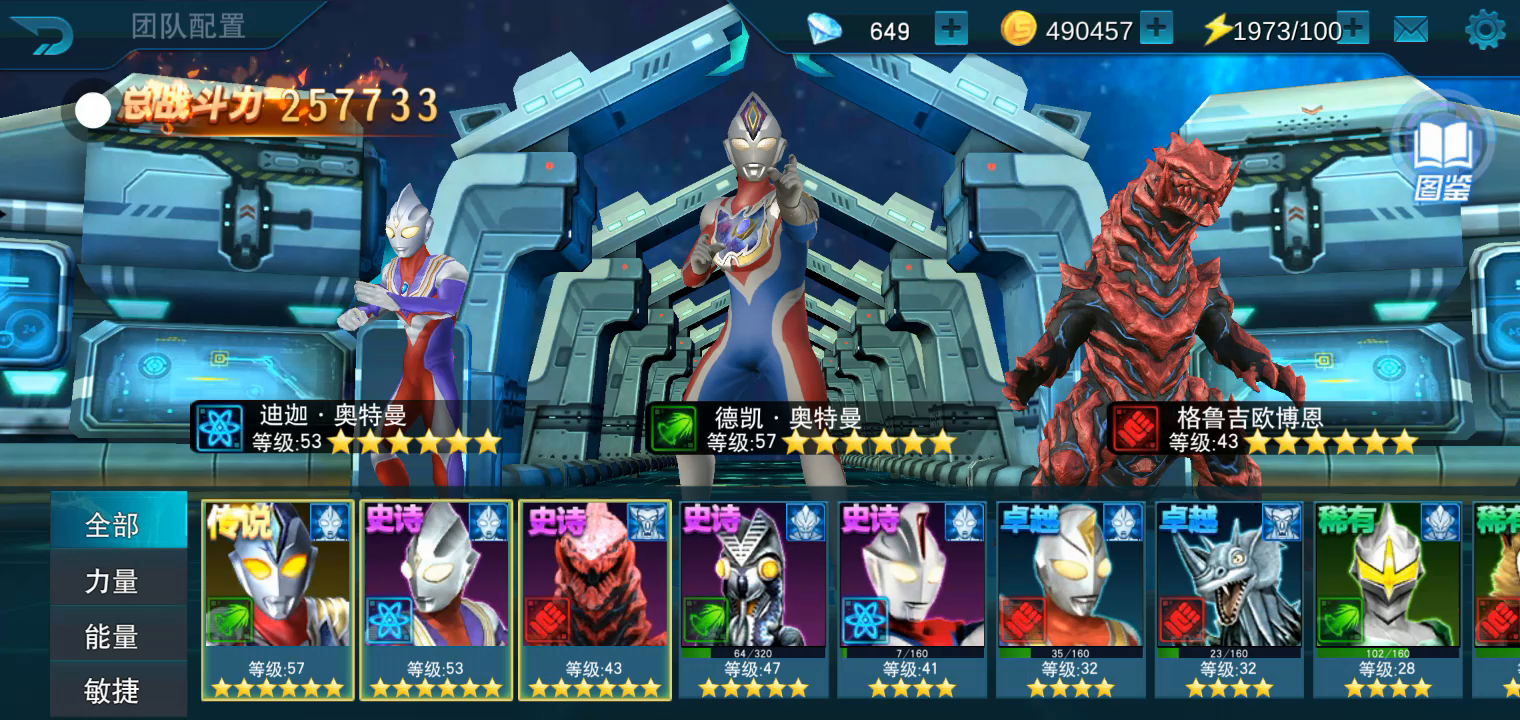The image size is (1520, 720).
Task: Add more lightning energy with the plus button
Action: pos(1352,29)
